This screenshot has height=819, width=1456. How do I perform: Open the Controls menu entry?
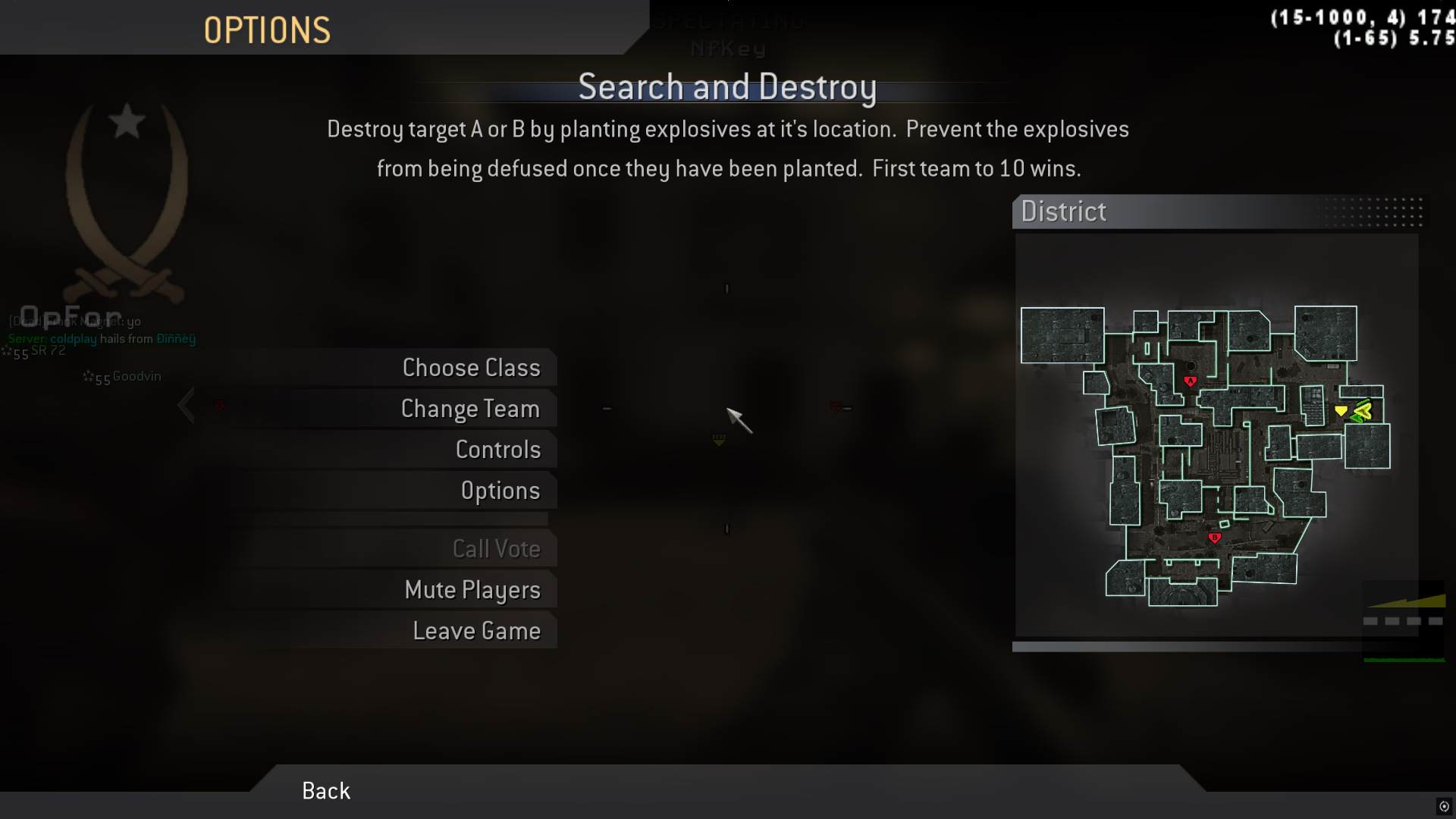pos(497,449)
